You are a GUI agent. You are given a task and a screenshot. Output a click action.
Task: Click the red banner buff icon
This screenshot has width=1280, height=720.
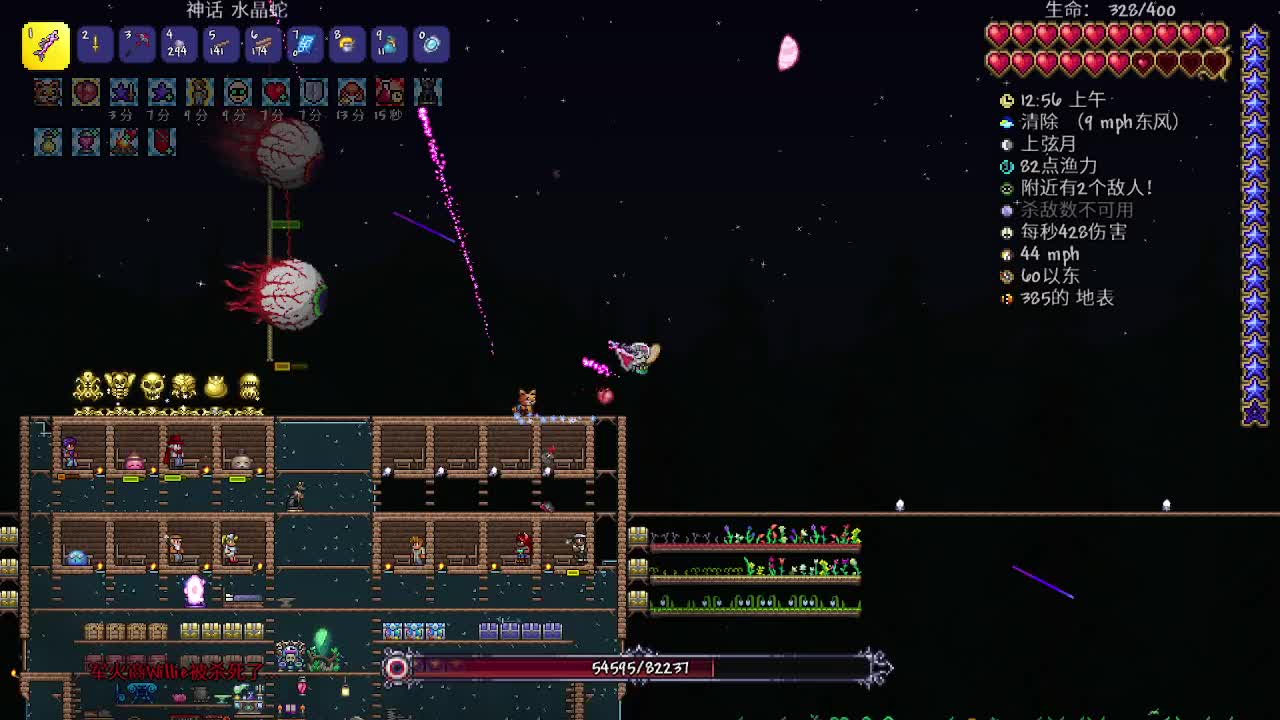pos(162,142)
